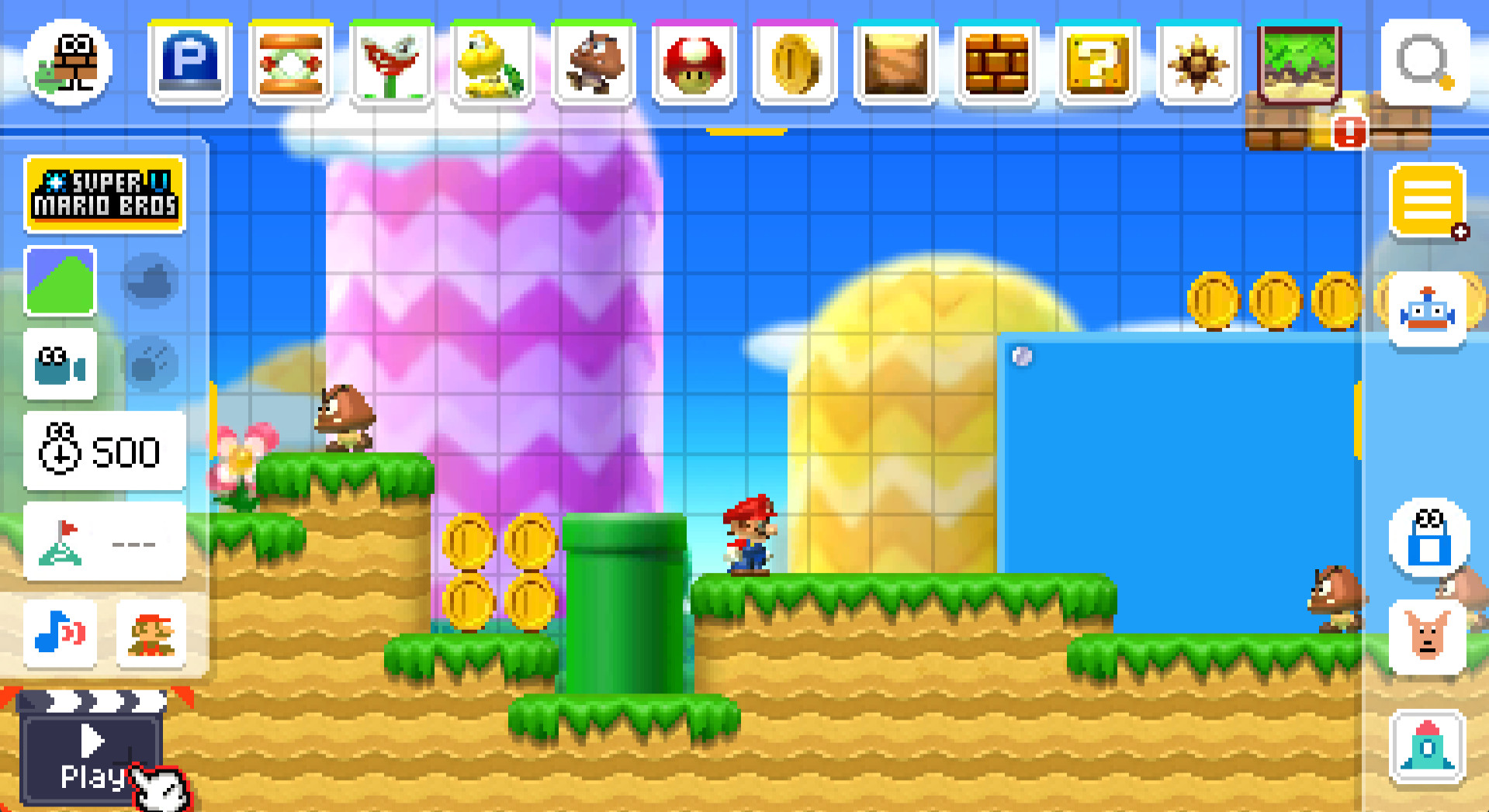
Task: Click the 500-second timer setting
Action: (x=105, y=452)
